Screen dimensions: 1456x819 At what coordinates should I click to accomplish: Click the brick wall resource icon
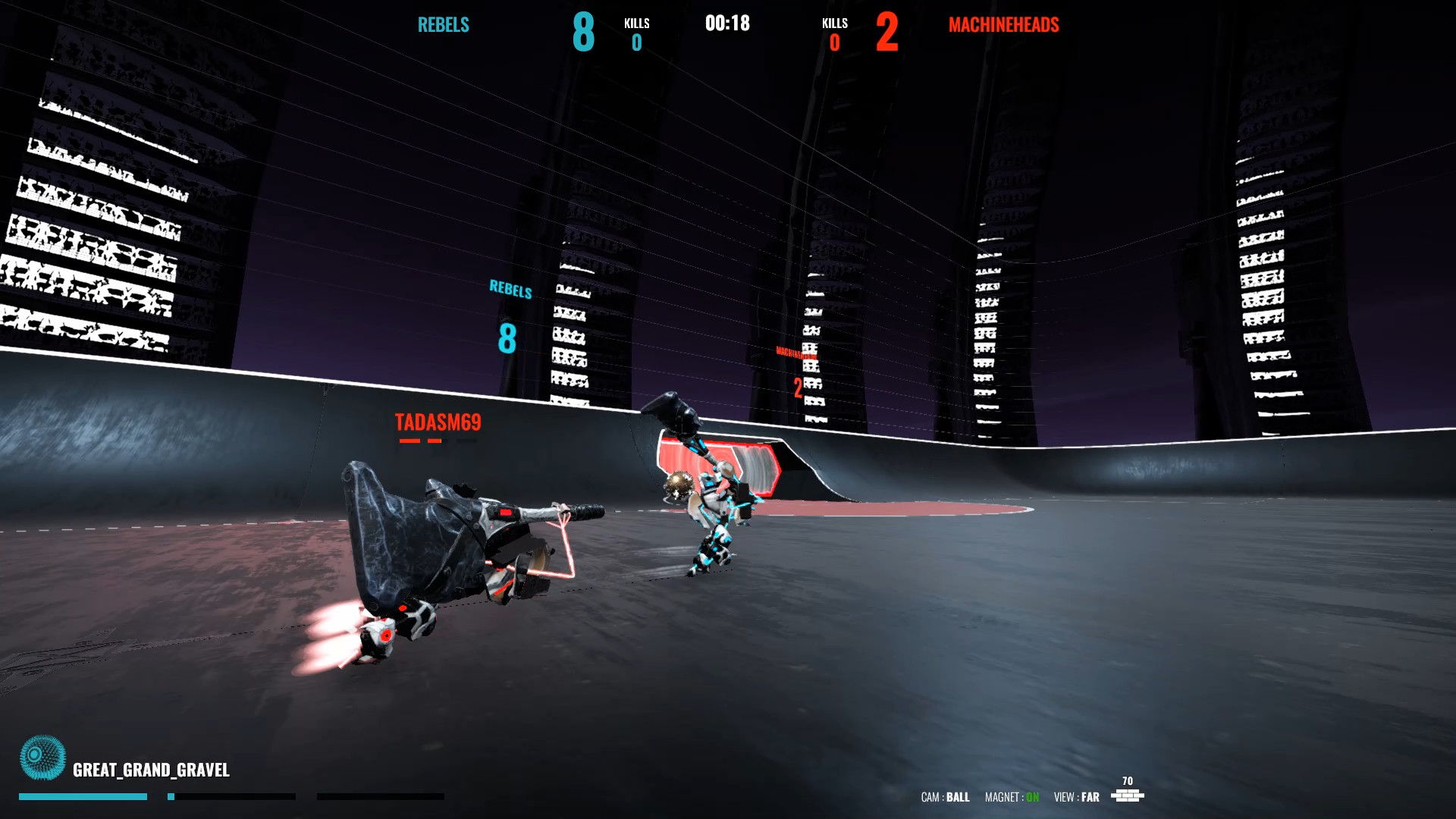[1129, 796]
